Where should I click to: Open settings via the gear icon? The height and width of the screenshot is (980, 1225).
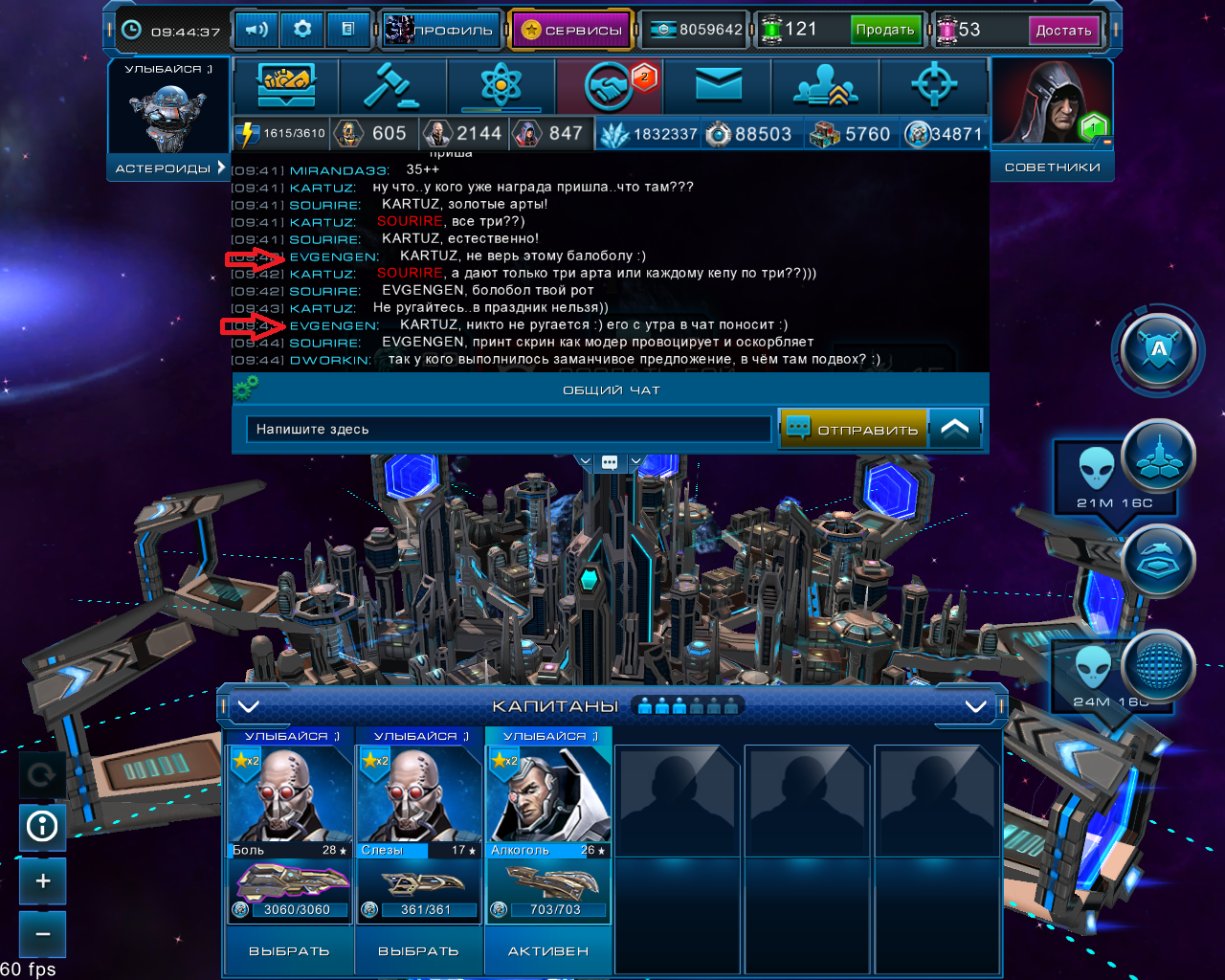coord(302,30)
